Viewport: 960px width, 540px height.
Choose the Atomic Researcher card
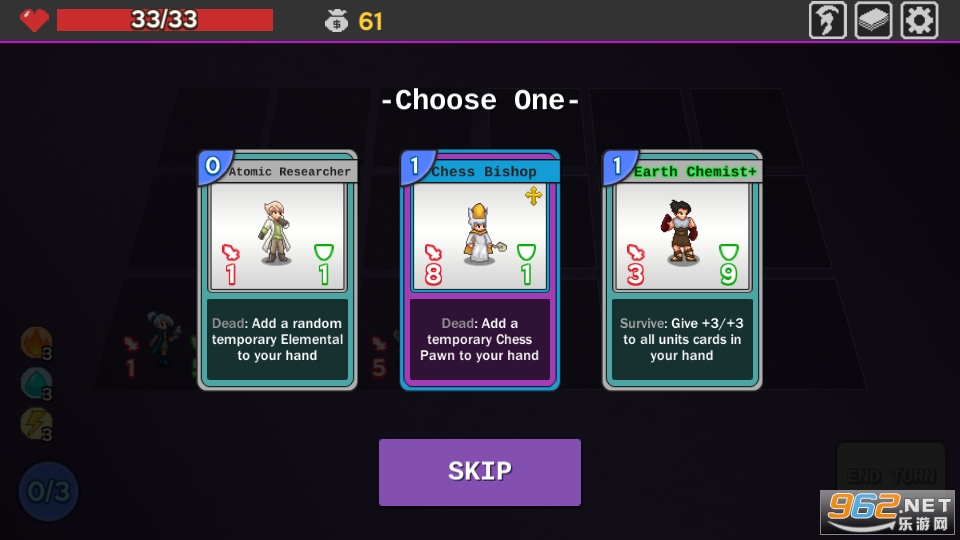tap(277, 270)
